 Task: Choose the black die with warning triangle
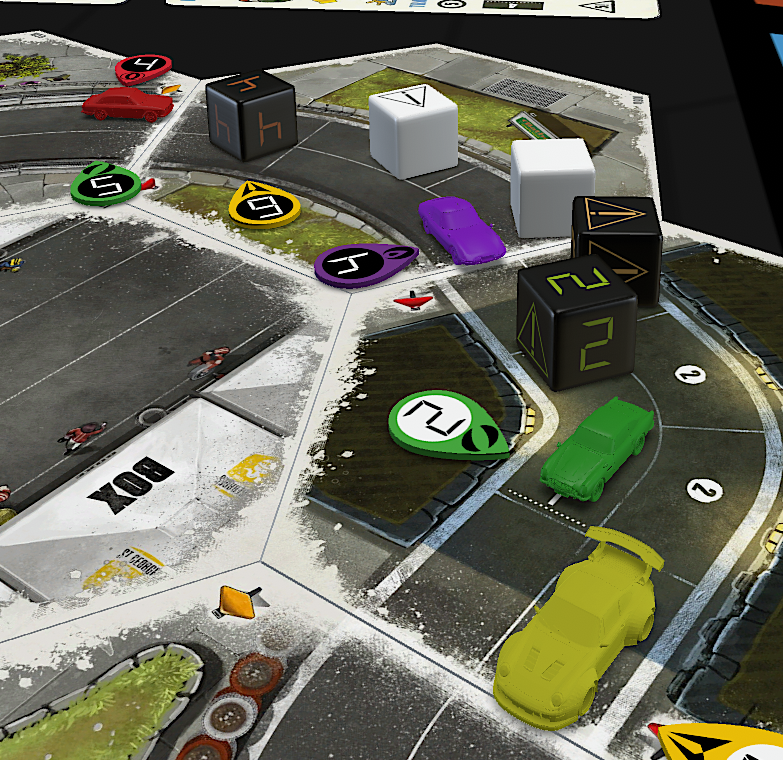616,240
